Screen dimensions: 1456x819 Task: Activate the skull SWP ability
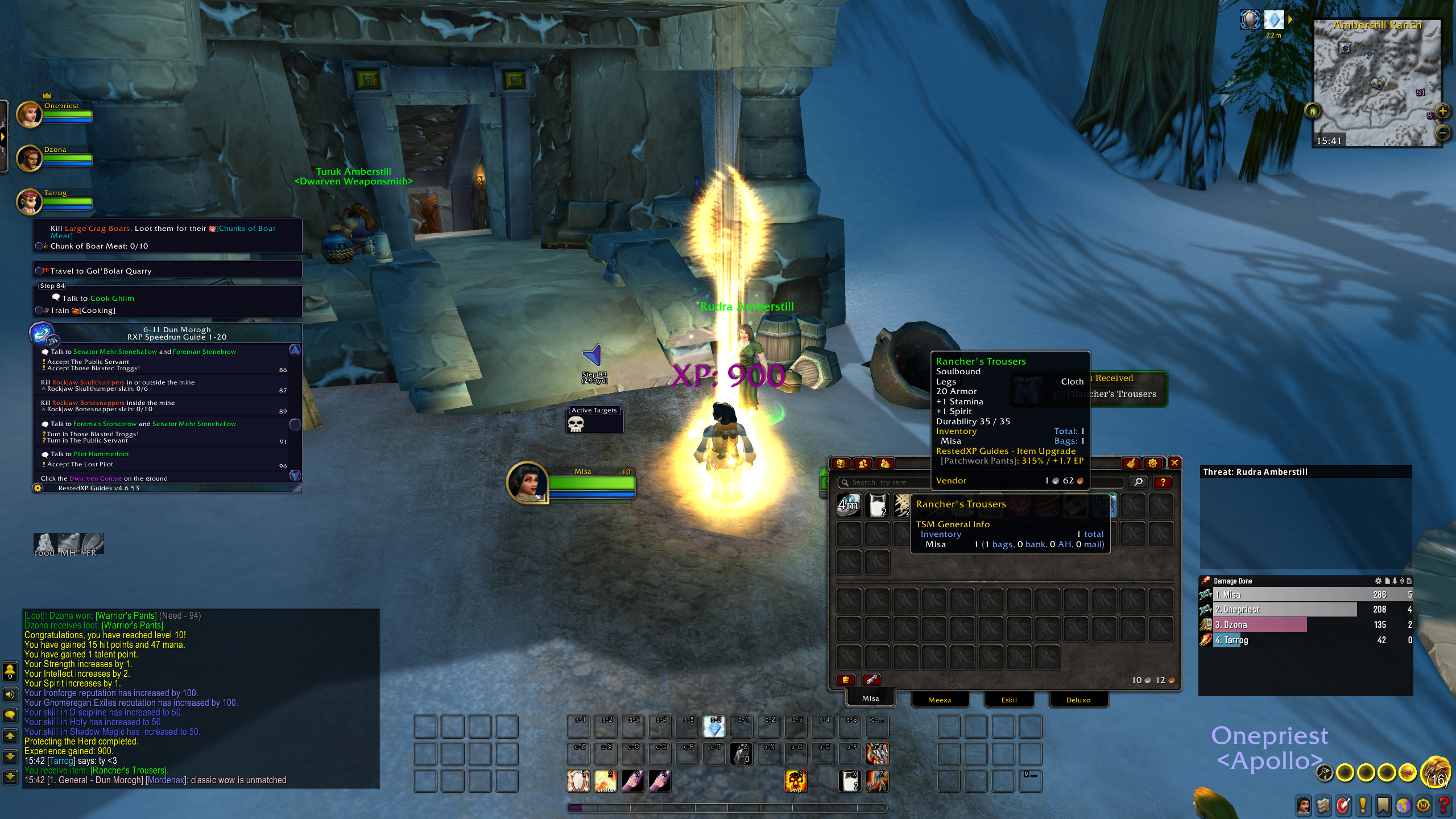795,781
